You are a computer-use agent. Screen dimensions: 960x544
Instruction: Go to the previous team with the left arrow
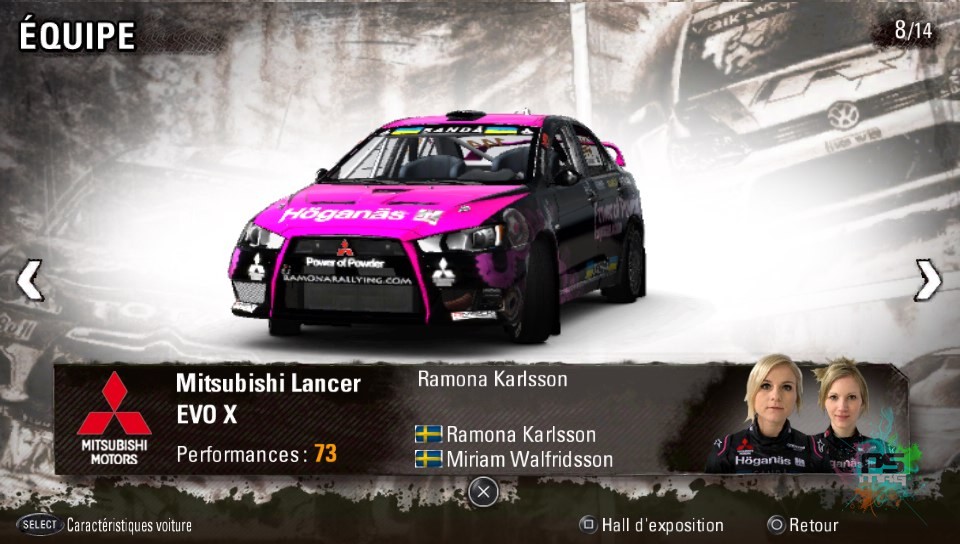tap(30, 281)
